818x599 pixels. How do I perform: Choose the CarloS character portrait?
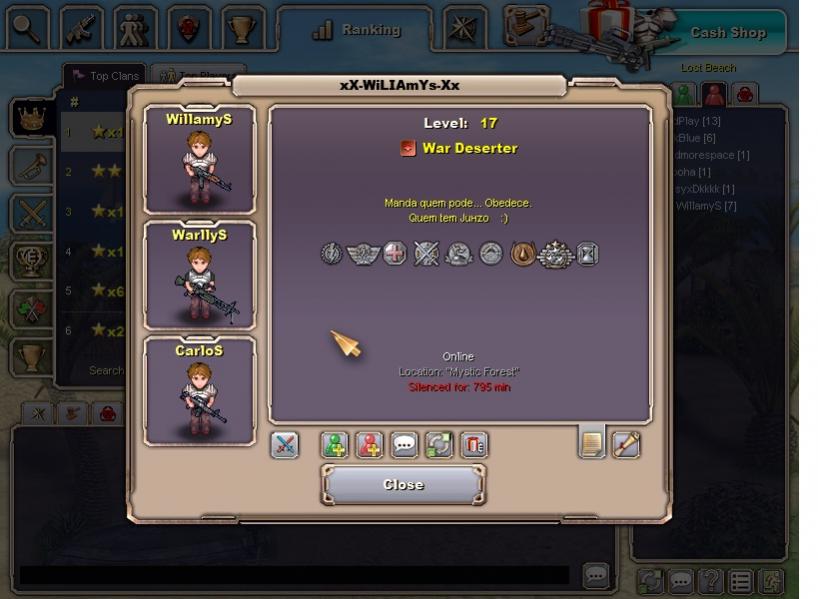pyautogui.click(x=199, y=390)
